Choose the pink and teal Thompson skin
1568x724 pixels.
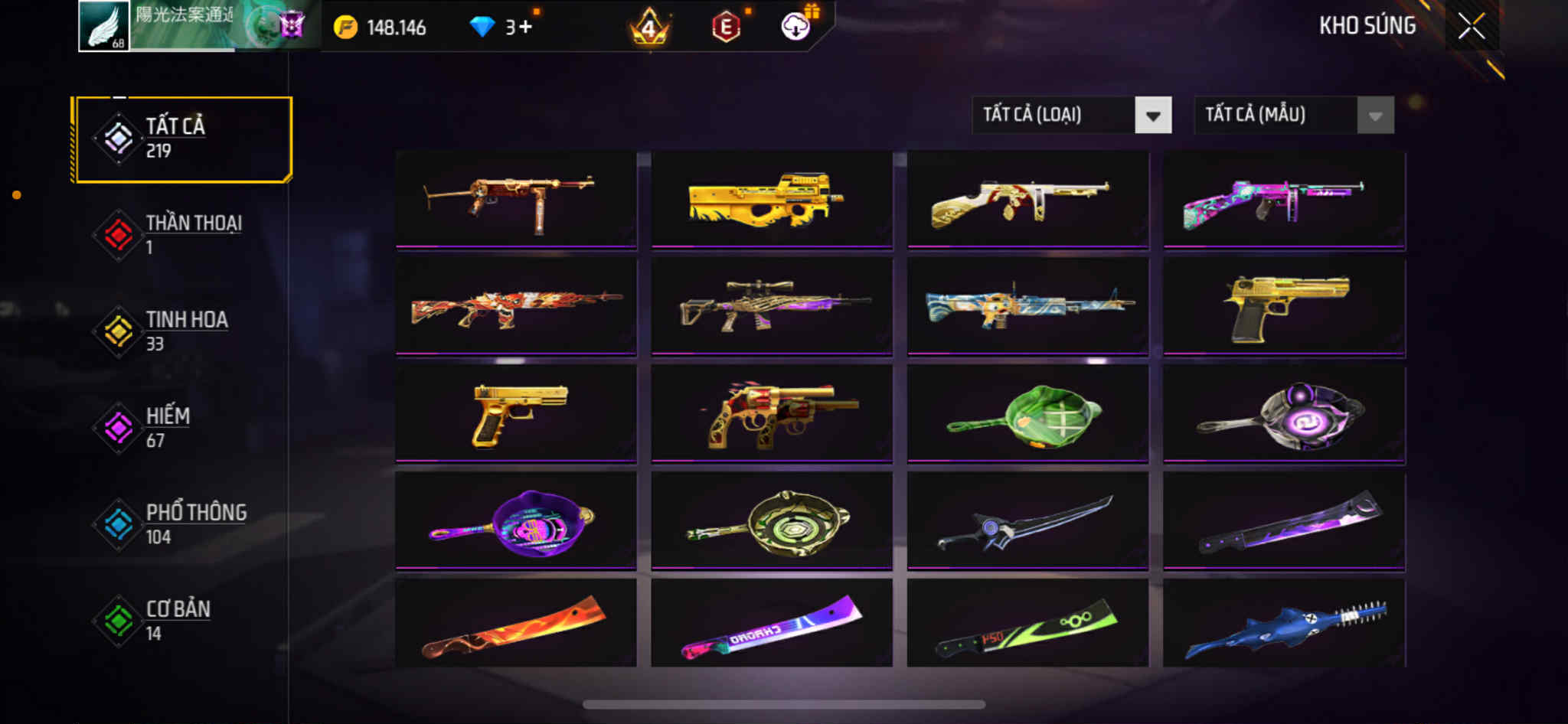click(x=1284, y=201)
